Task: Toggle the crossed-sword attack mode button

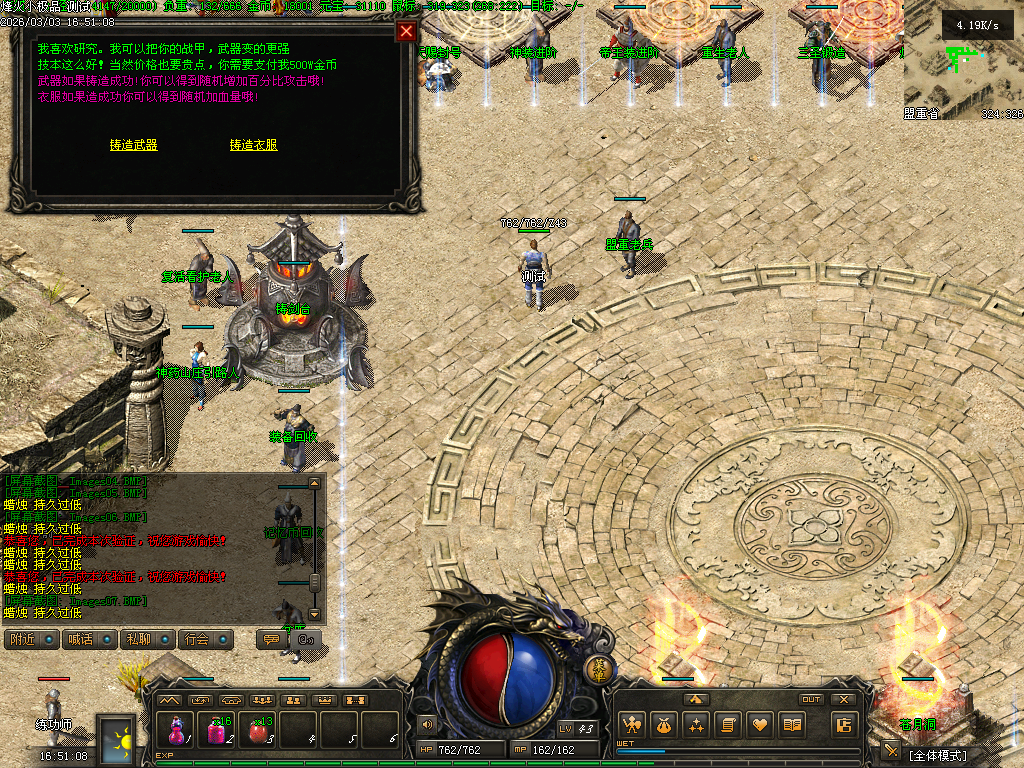Action: pos(890,750)
